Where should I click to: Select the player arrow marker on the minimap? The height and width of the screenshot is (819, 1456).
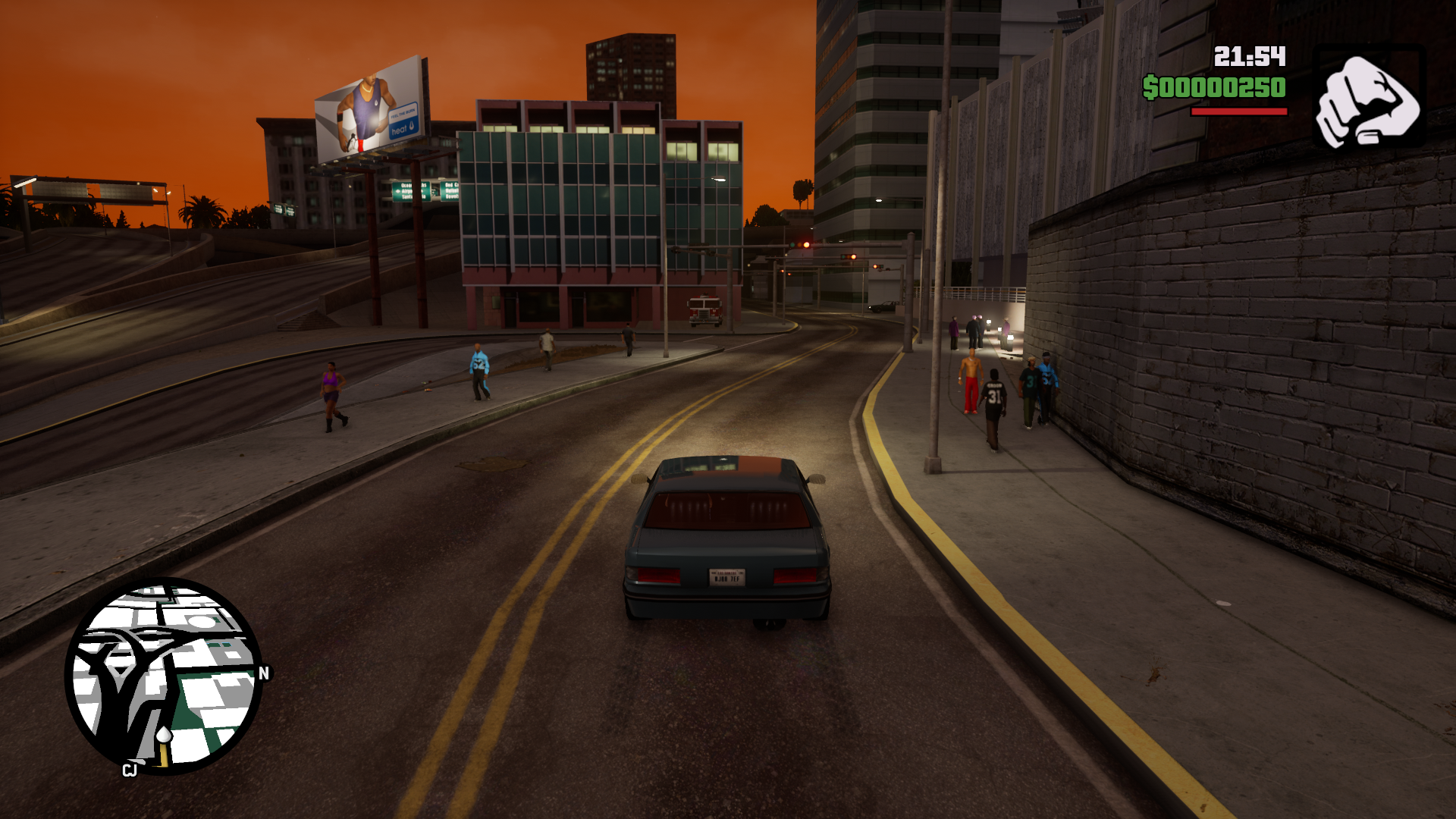164,735
